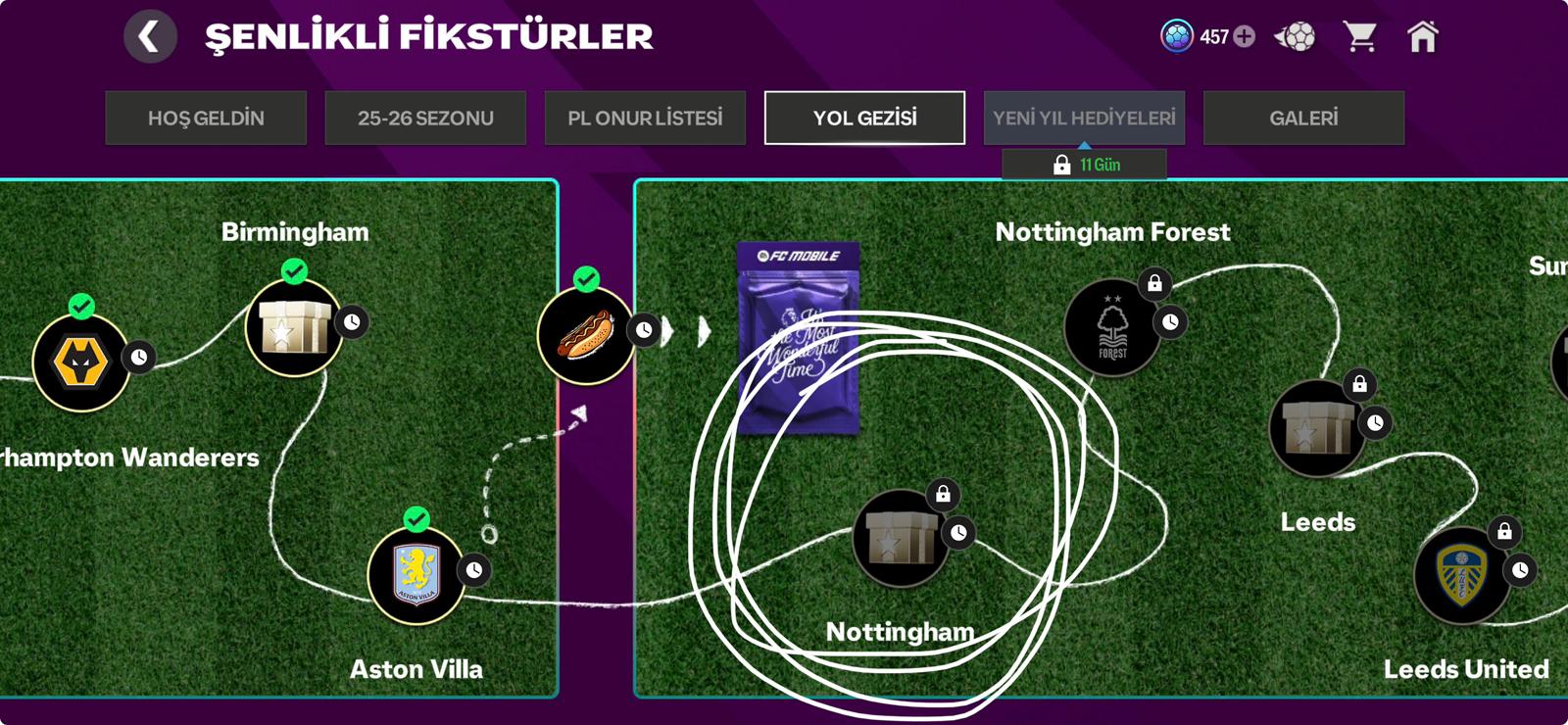The width and height of the screenshot is (1568, 725).
Task: Open the locked Nottingham reward box node
Action: click(x=899, y=538)
